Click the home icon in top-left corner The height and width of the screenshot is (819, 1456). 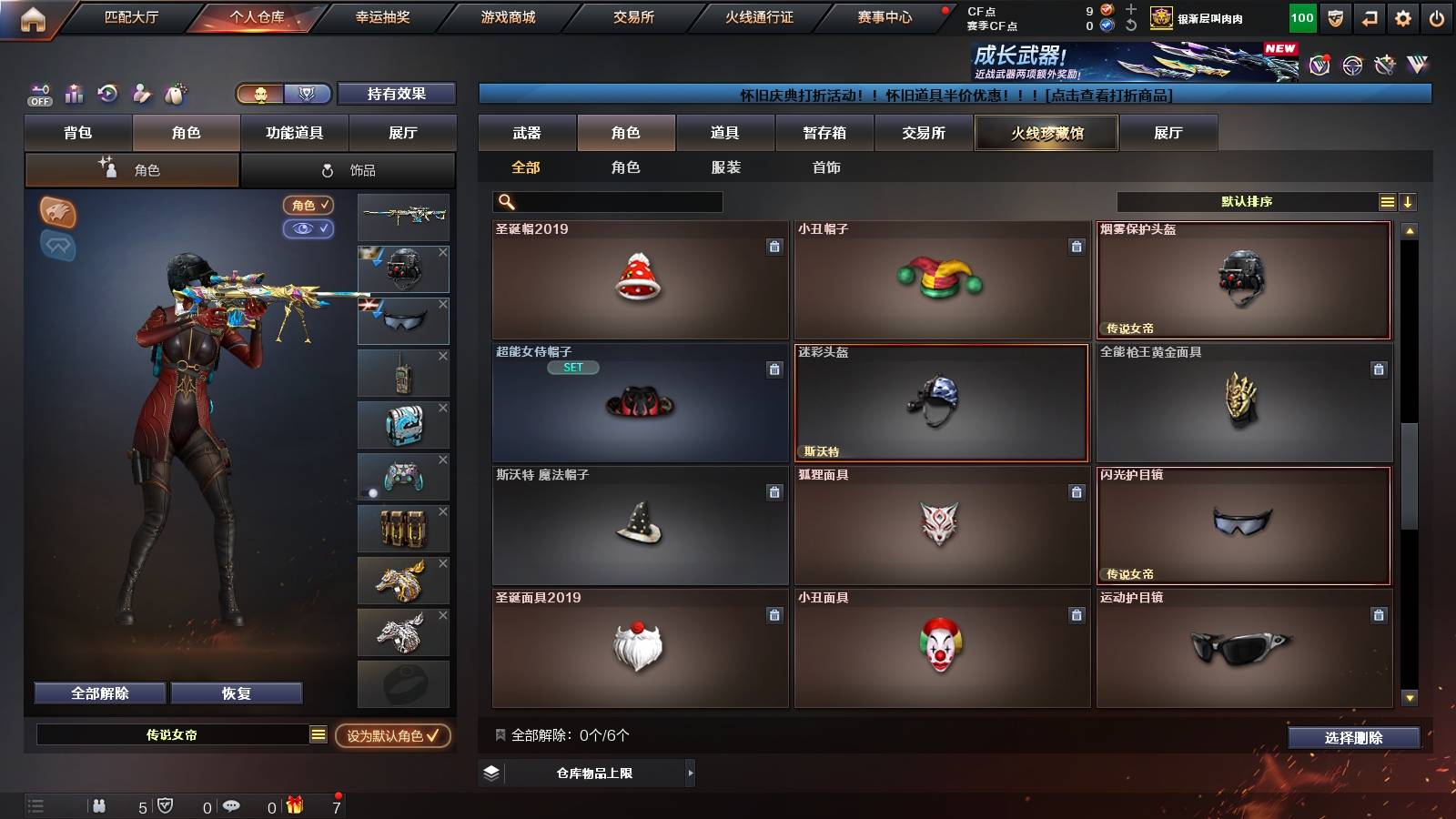[35, 16]
